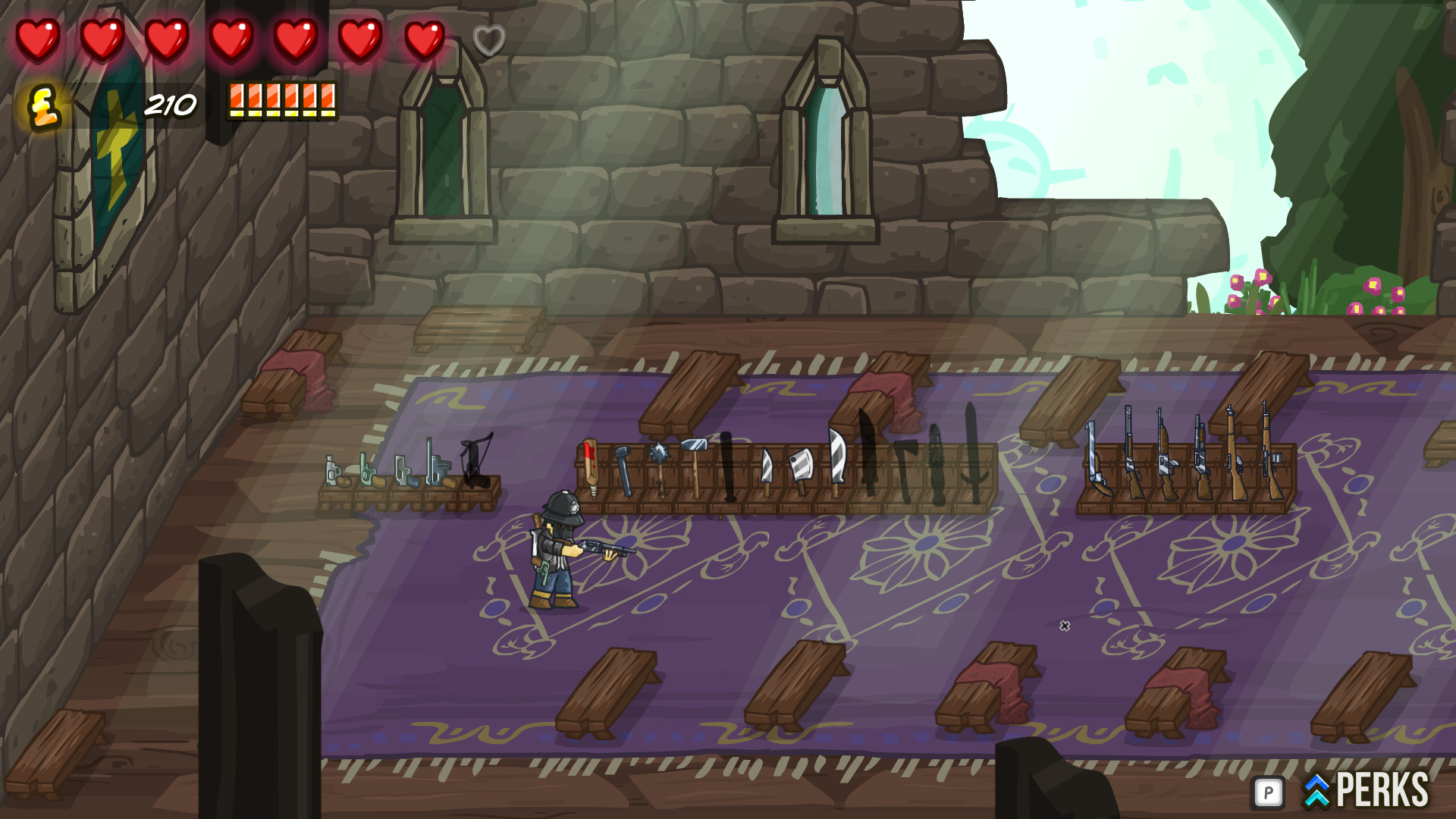Screen dimensions: 1456x819
Task: Grab the kitchen knife from the rack
Action: [768, 467]
